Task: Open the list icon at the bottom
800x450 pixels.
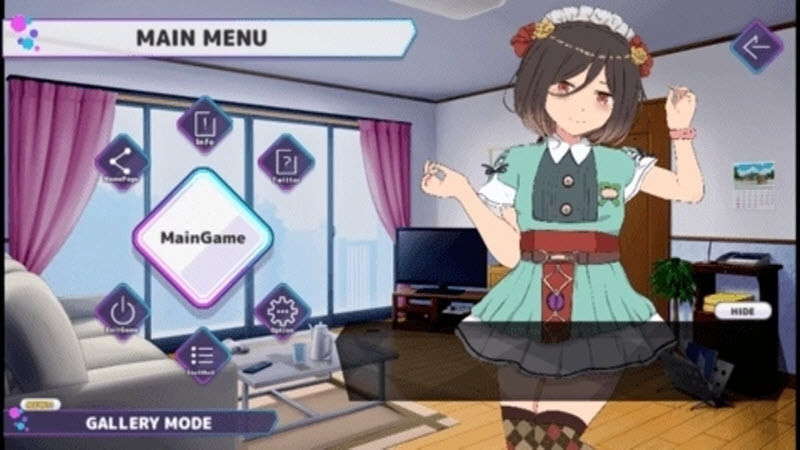Action: pyautogui.click(x=203, y=356)
